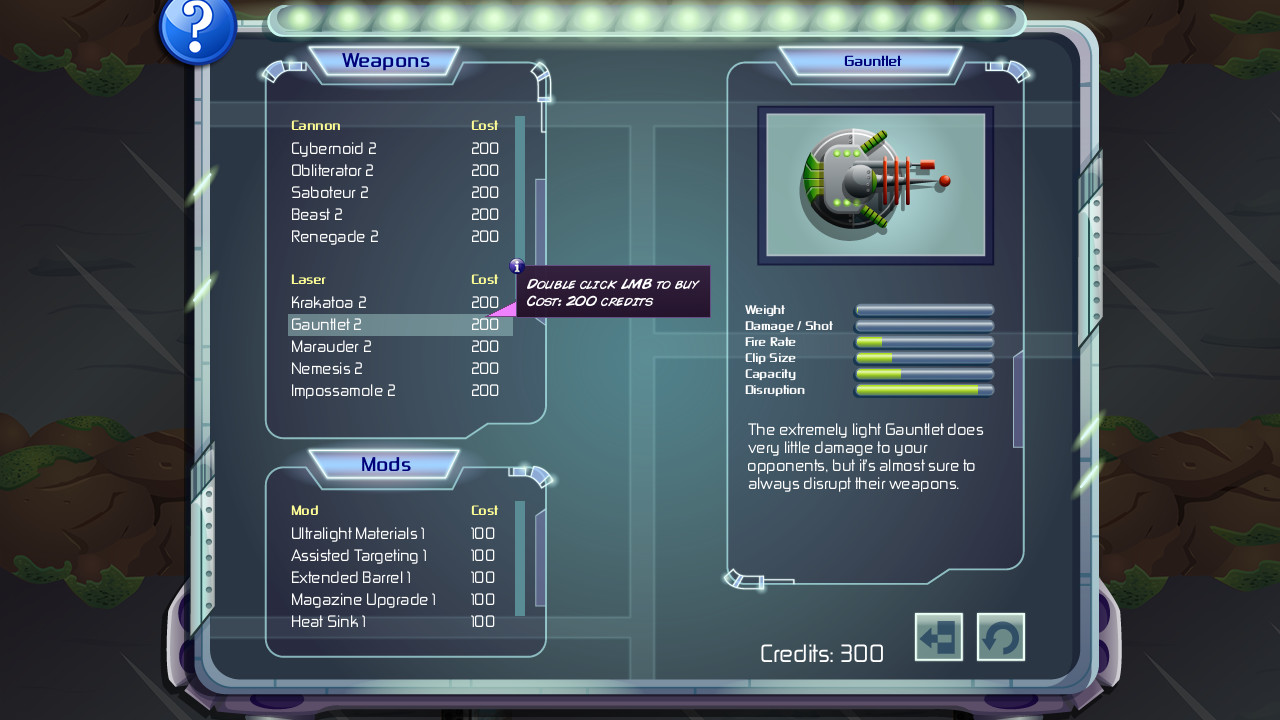Select the Krakatoa 2 laser
This screenshot has width=1280, height=720.
click(x=330, y=302)
